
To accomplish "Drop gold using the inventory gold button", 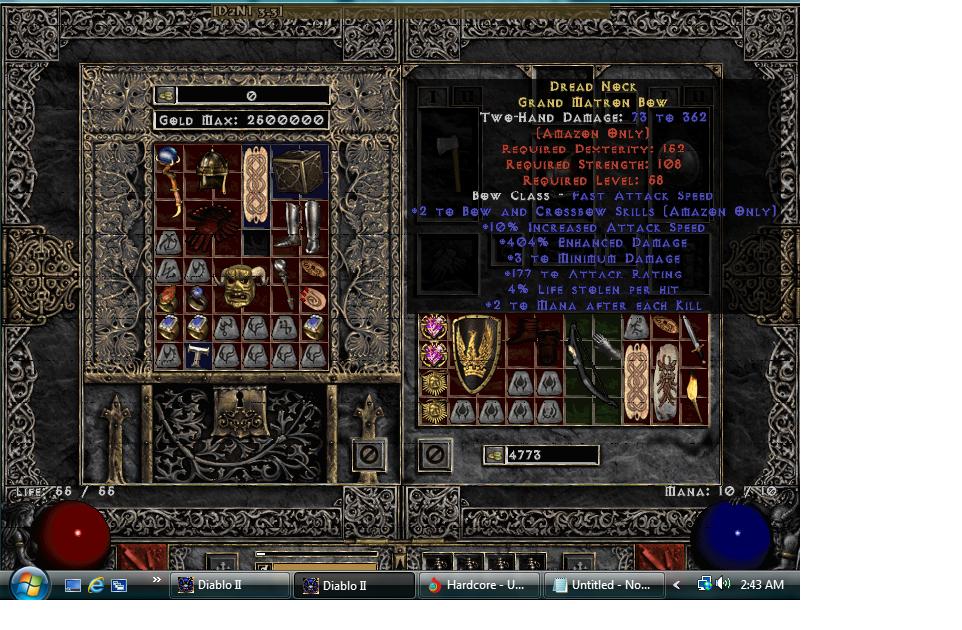I will click(494, 455).
